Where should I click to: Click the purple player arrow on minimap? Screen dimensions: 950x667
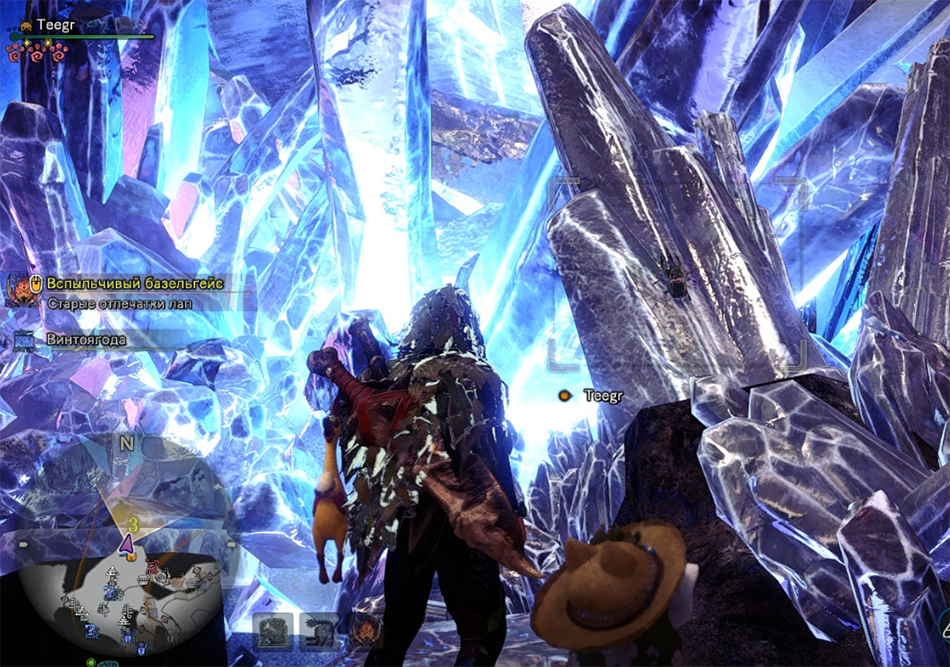point(127,544)
